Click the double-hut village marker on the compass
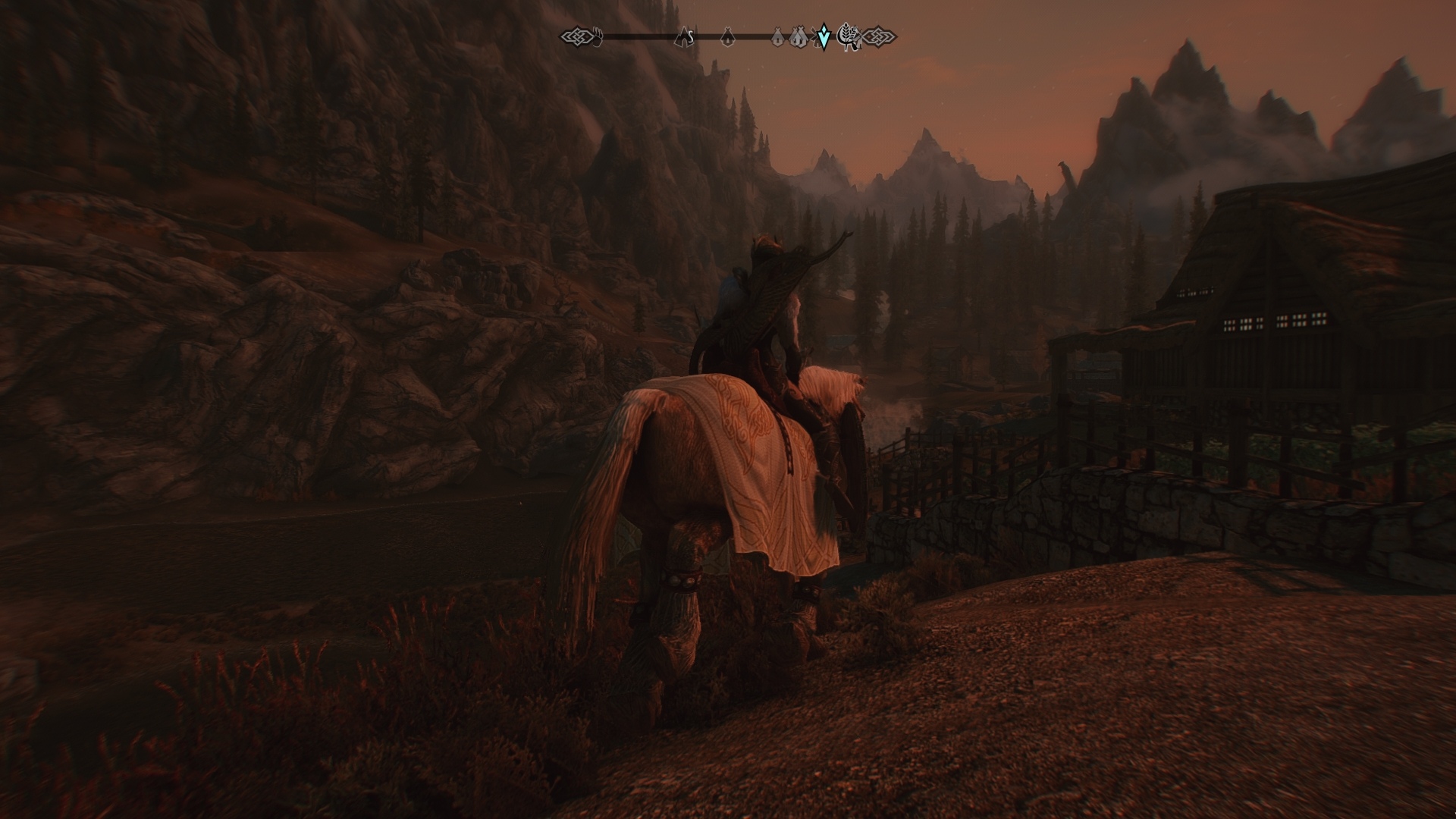This screenshot has height=819, width=1456. (797, 36)
